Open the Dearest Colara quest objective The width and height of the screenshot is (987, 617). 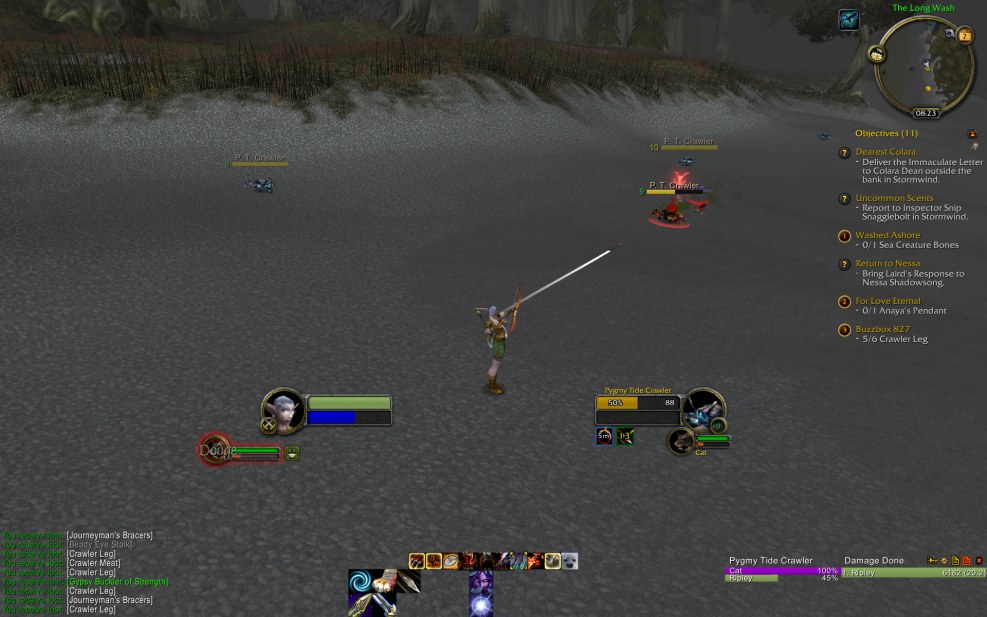point(887,152)
